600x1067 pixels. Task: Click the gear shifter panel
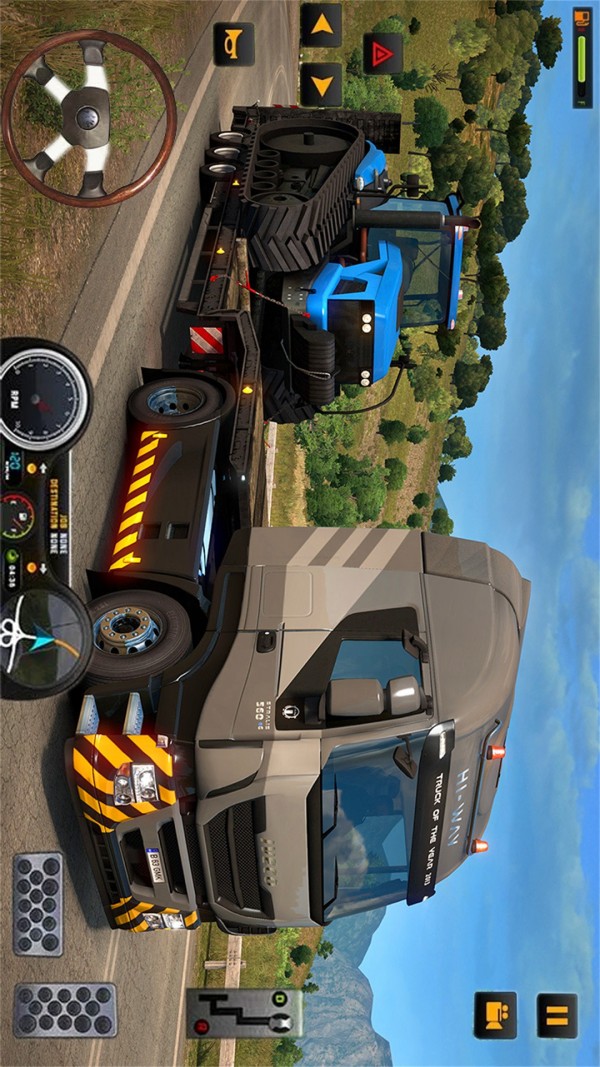pos(244,1012)
